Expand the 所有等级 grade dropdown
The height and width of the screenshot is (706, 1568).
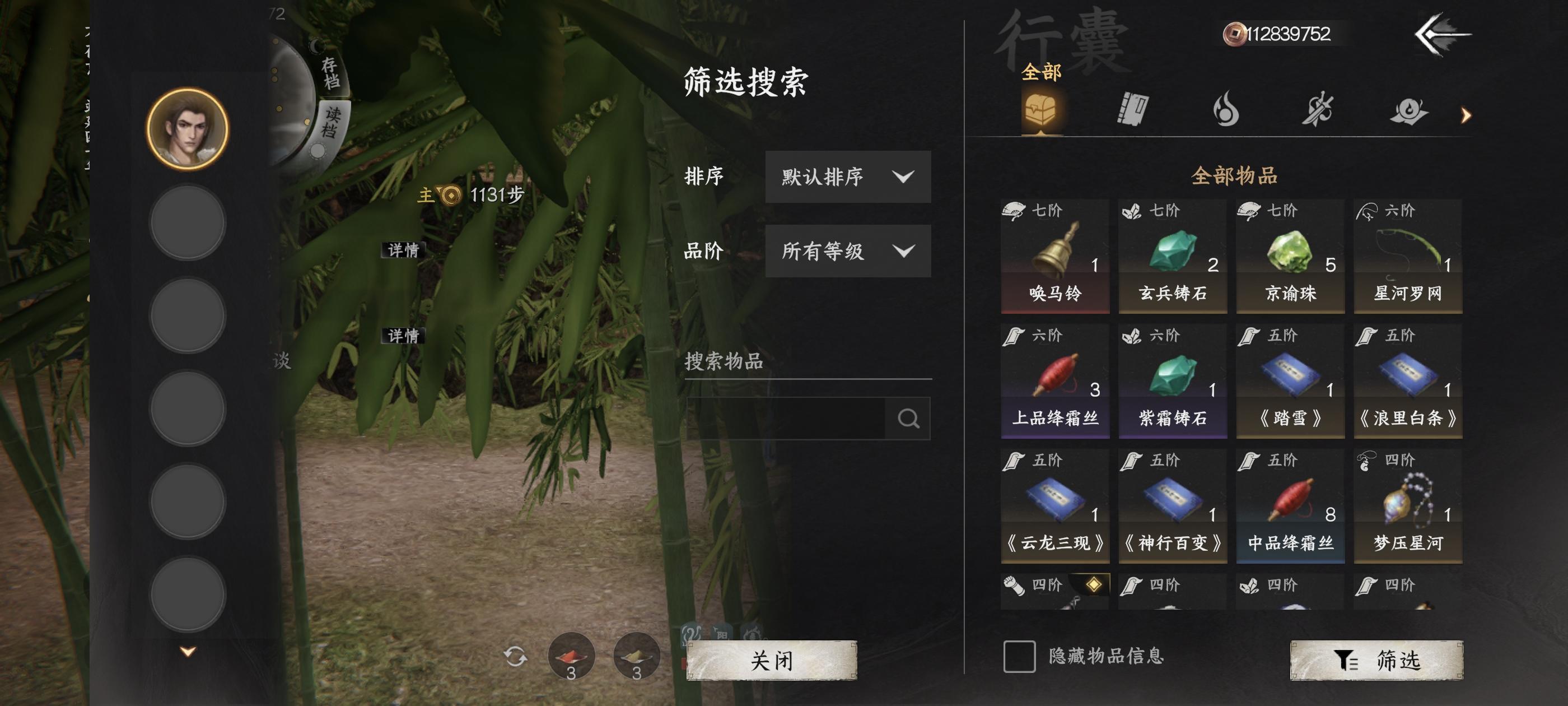coord(848,251)
